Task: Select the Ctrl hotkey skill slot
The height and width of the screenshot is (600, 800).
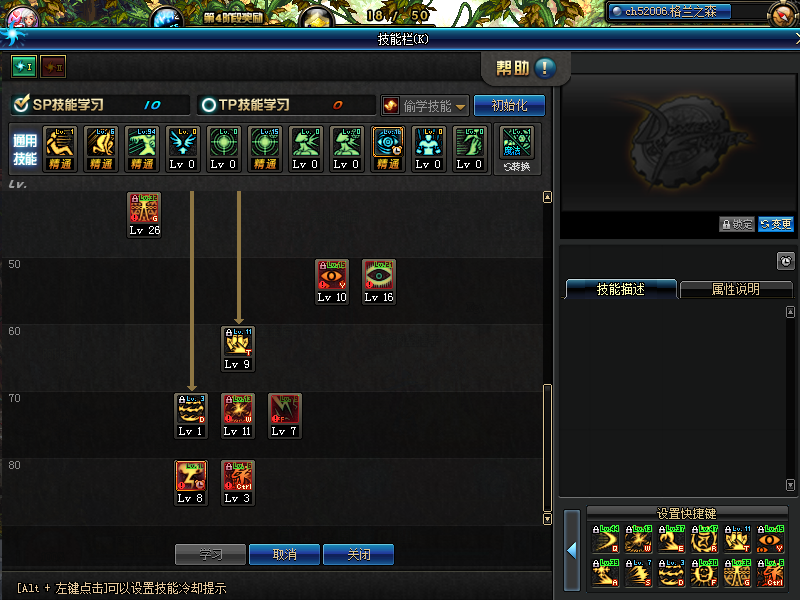Action: coord(770,572)
